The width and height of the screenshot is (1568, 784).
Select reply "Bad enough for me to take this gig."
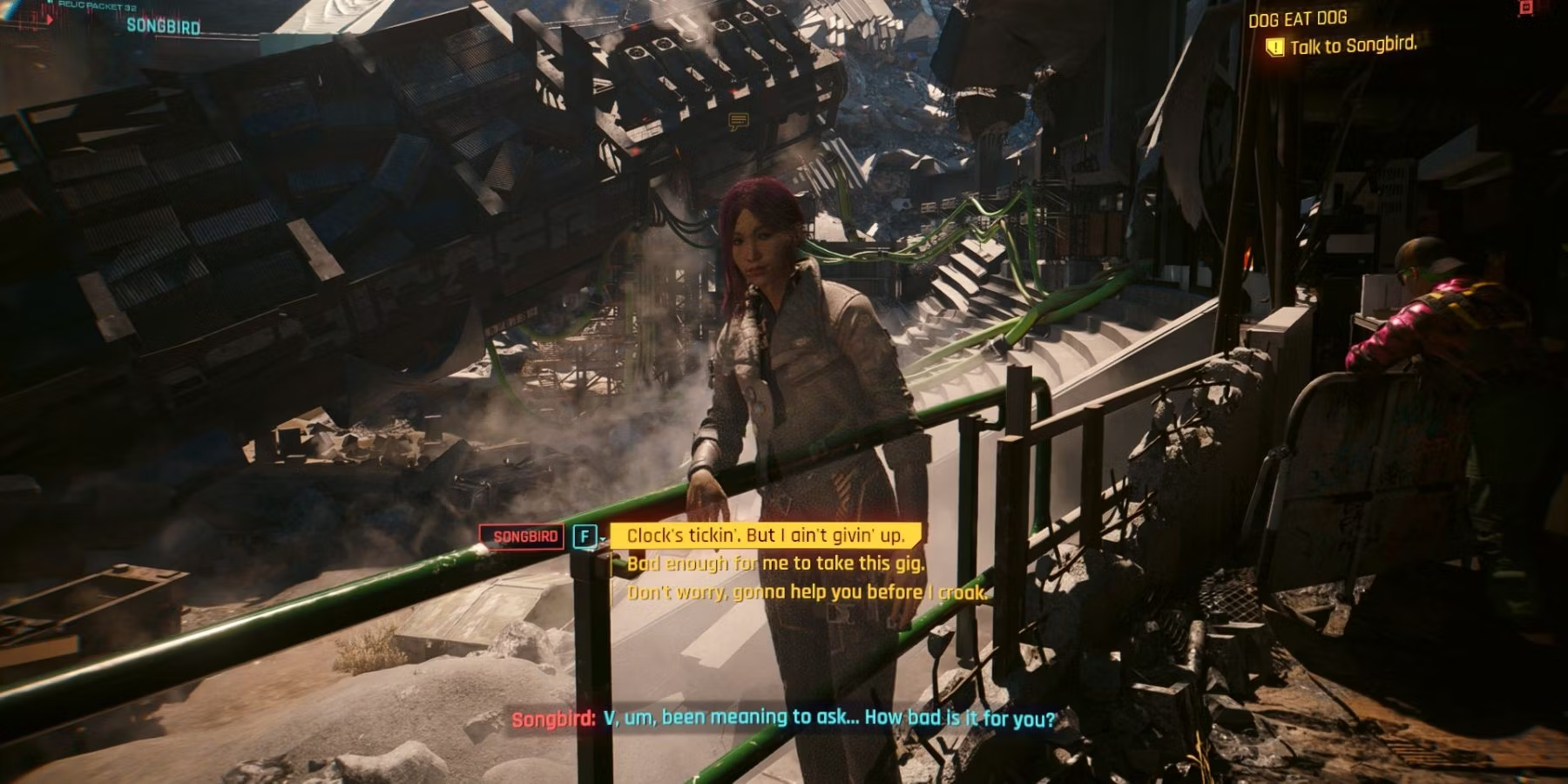[x=775, y=564]
